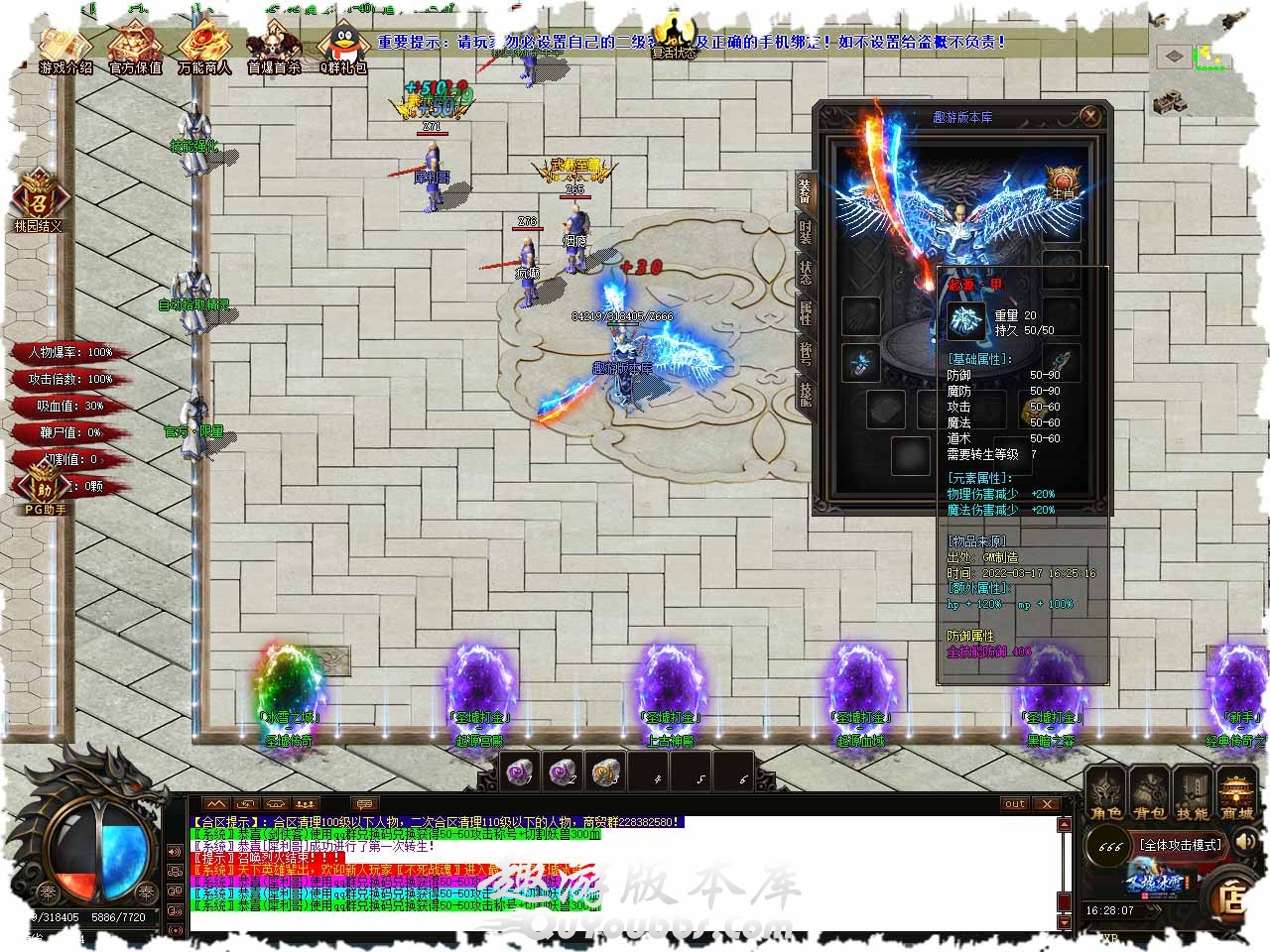The image size is (1270, 952).
Task: Toggle the 全体攻击模式 attack mode
Action: [1179, 845]
